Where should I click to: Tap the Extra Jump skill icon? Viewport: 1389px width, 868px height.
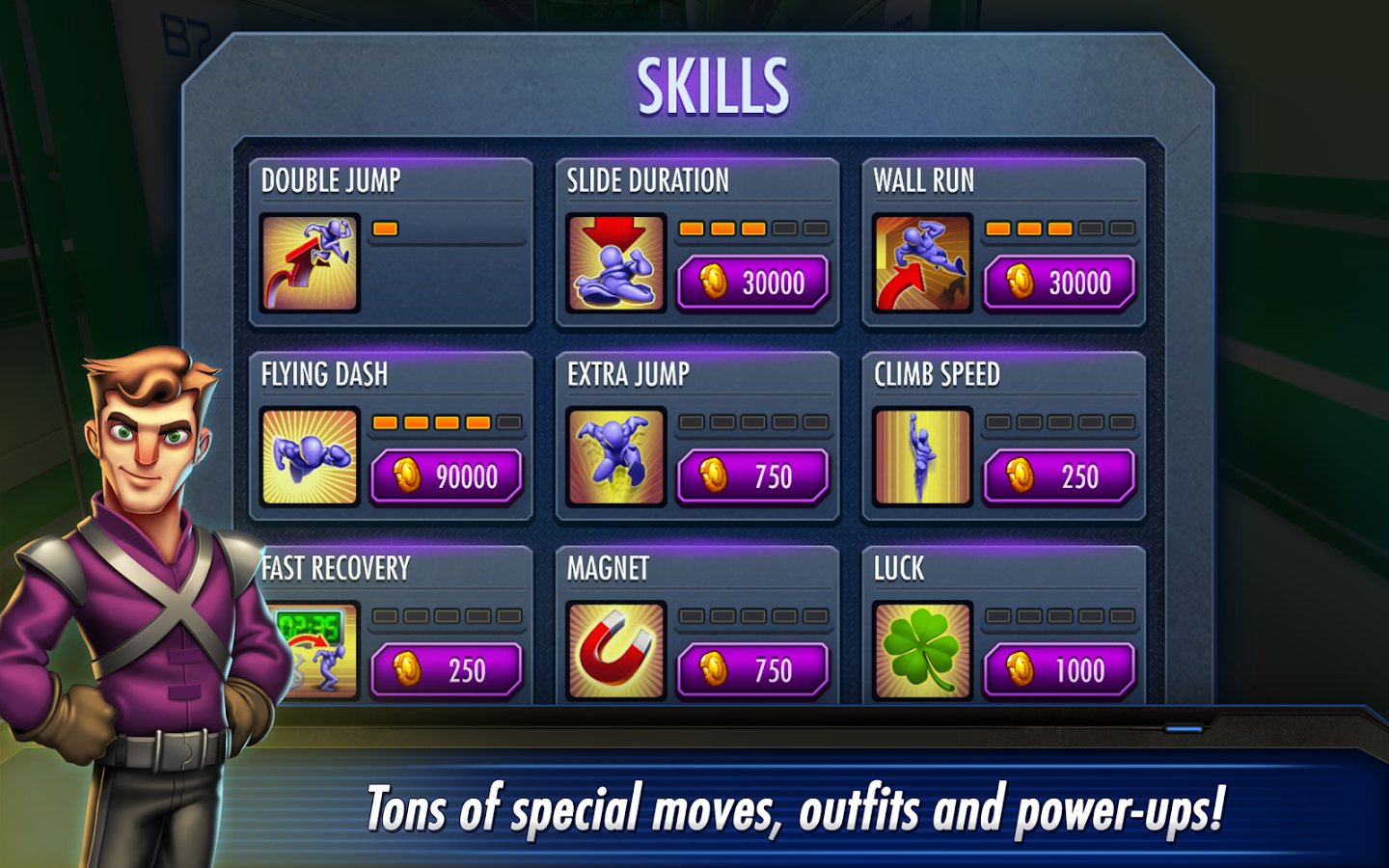coord(616,457)
